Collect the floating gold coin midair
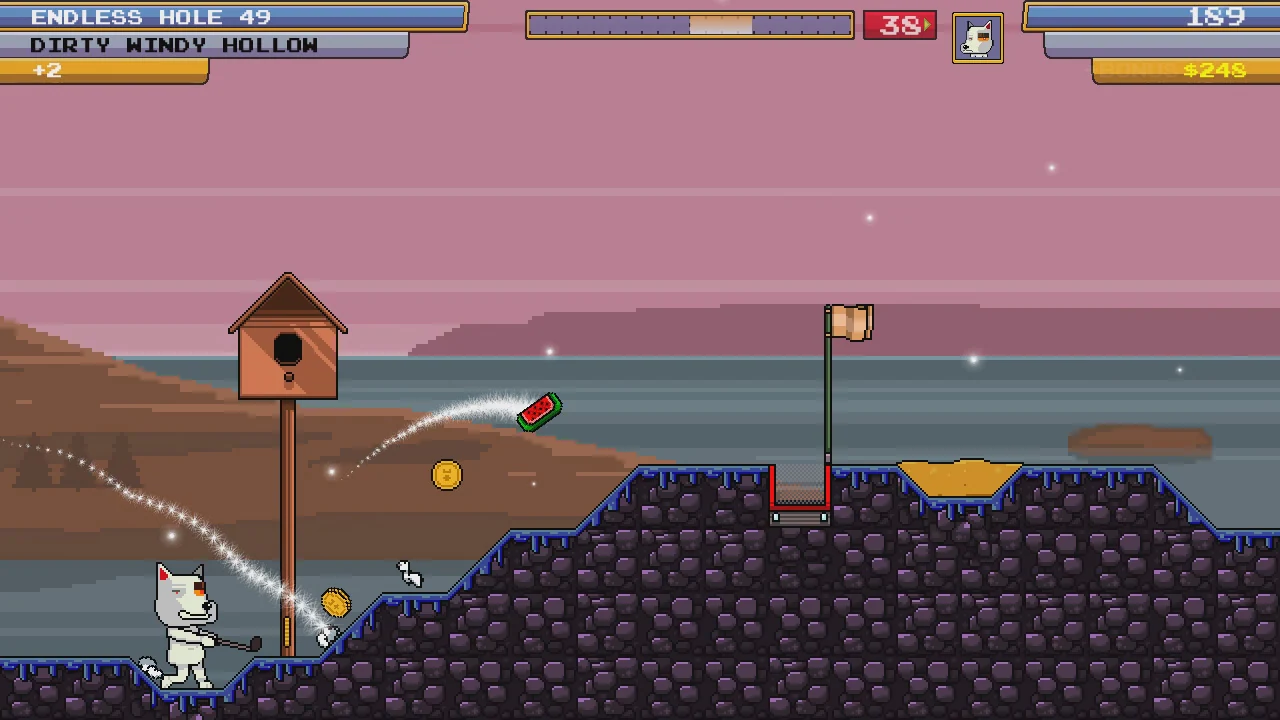This screenshot has width=1280, height=720. click(446, 475)
